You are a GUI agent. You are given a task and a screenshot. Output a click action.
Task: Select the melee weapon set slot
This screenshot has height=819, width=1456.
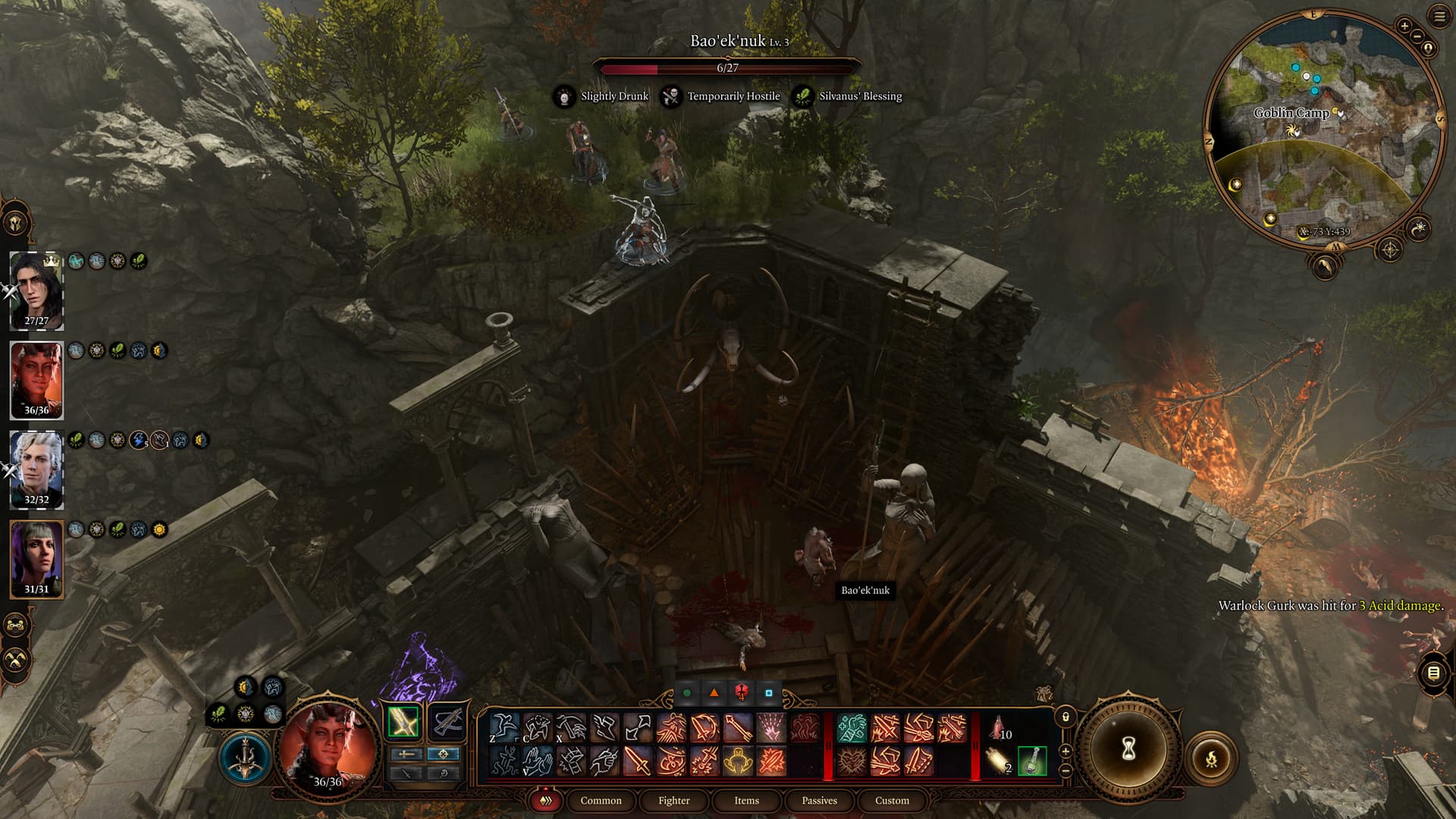(403, 721)
